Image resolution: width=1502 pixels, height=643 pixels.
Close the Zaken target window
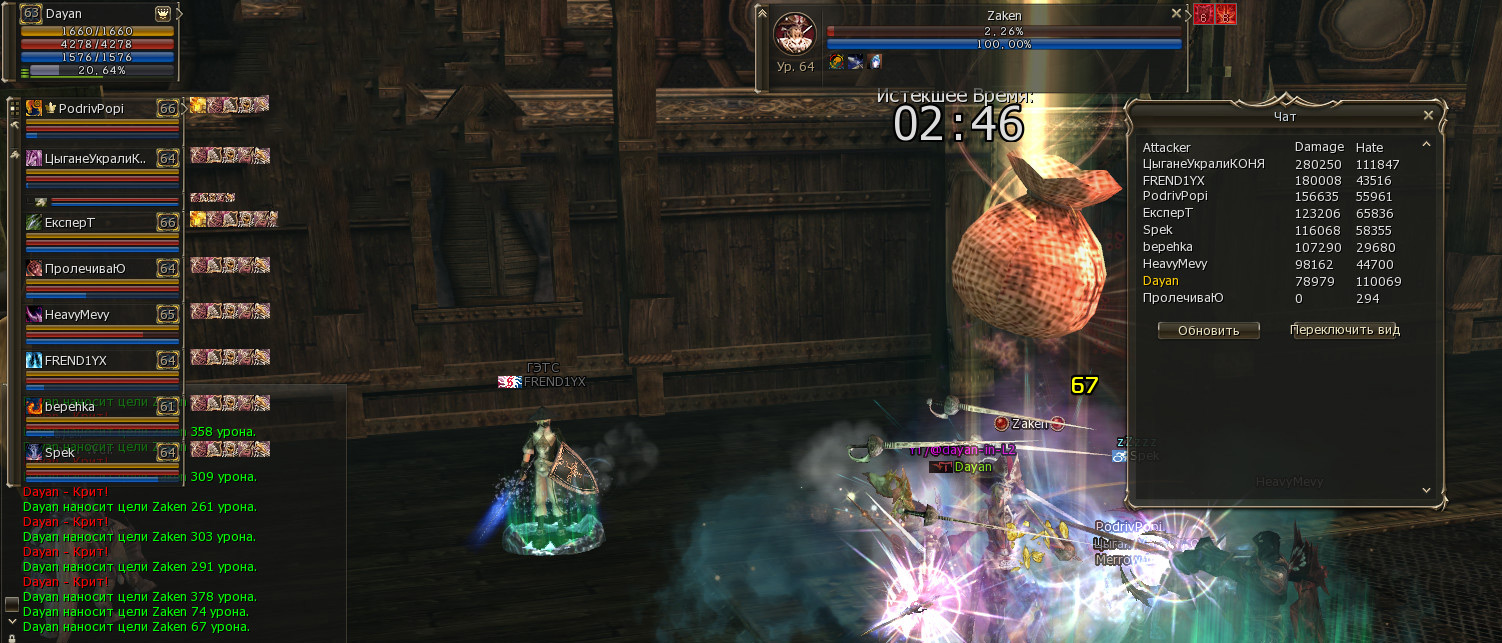point(1176,14)
